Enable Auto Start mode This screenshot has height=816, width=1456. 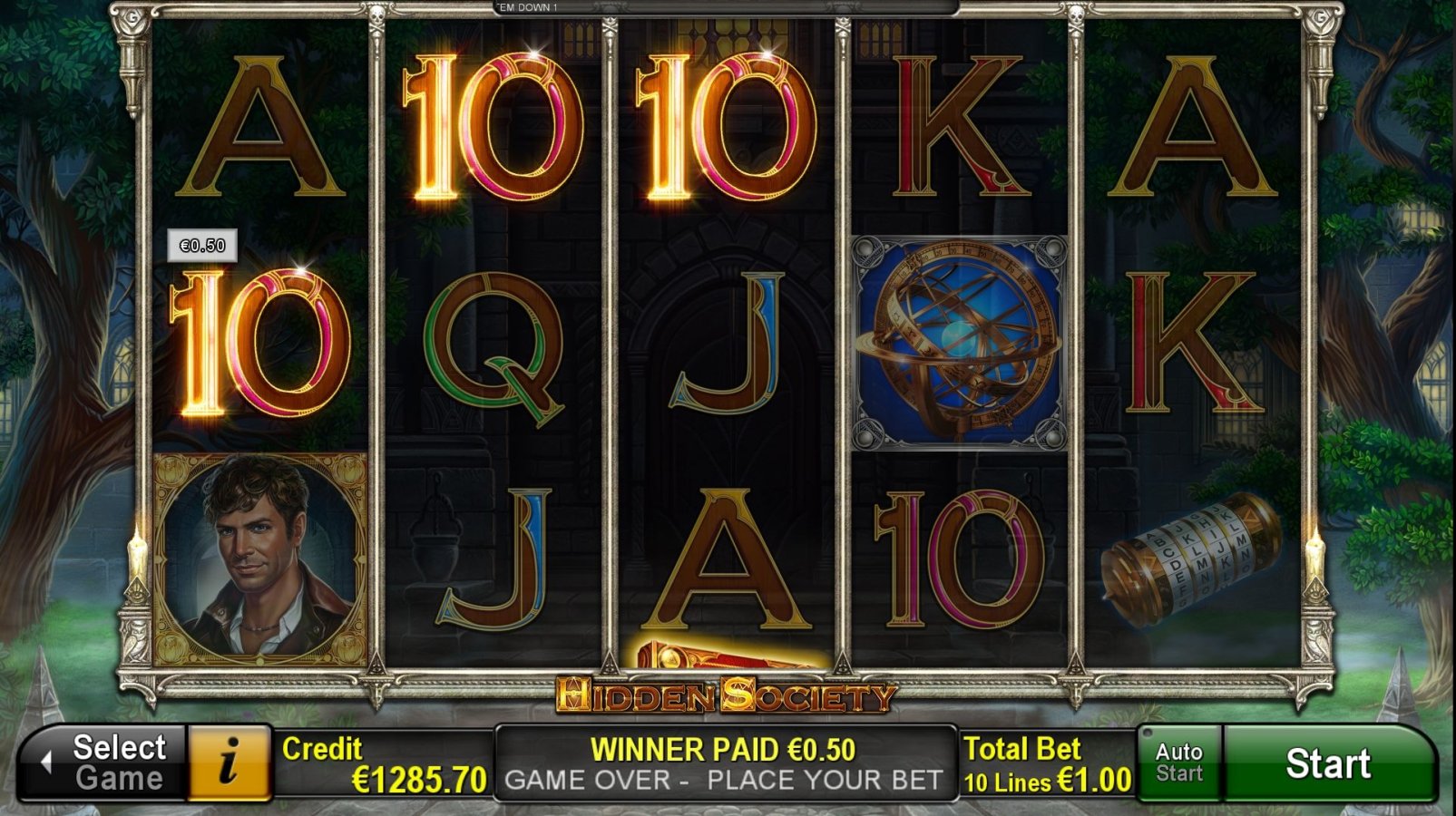pyautogui.click(x=1178, y=764)
